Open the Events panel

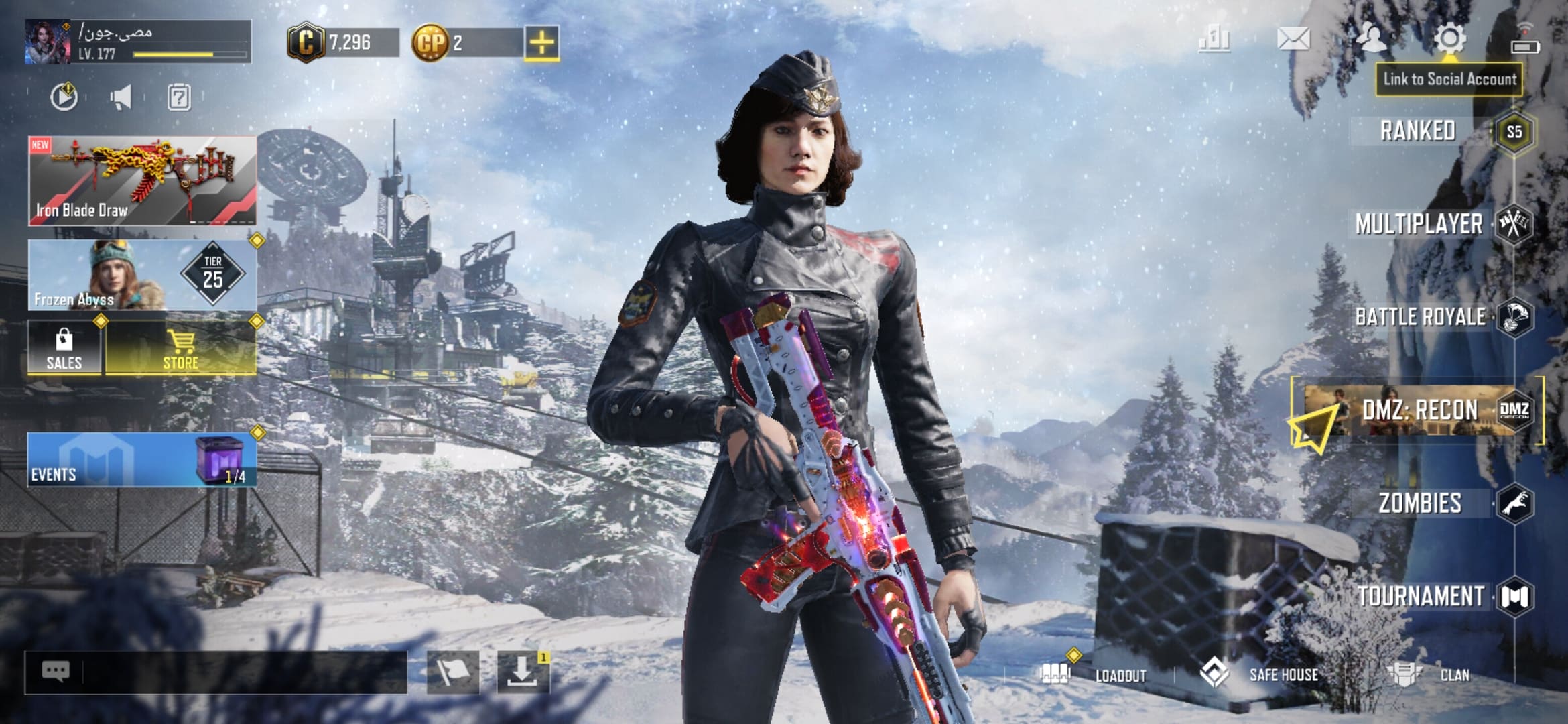(x=142, y=460)
